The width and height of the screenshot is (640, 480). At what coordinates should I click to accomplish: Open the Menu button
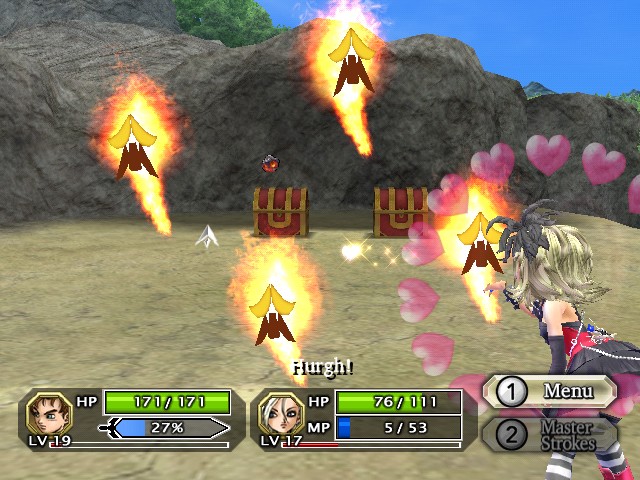pos(550,391)
